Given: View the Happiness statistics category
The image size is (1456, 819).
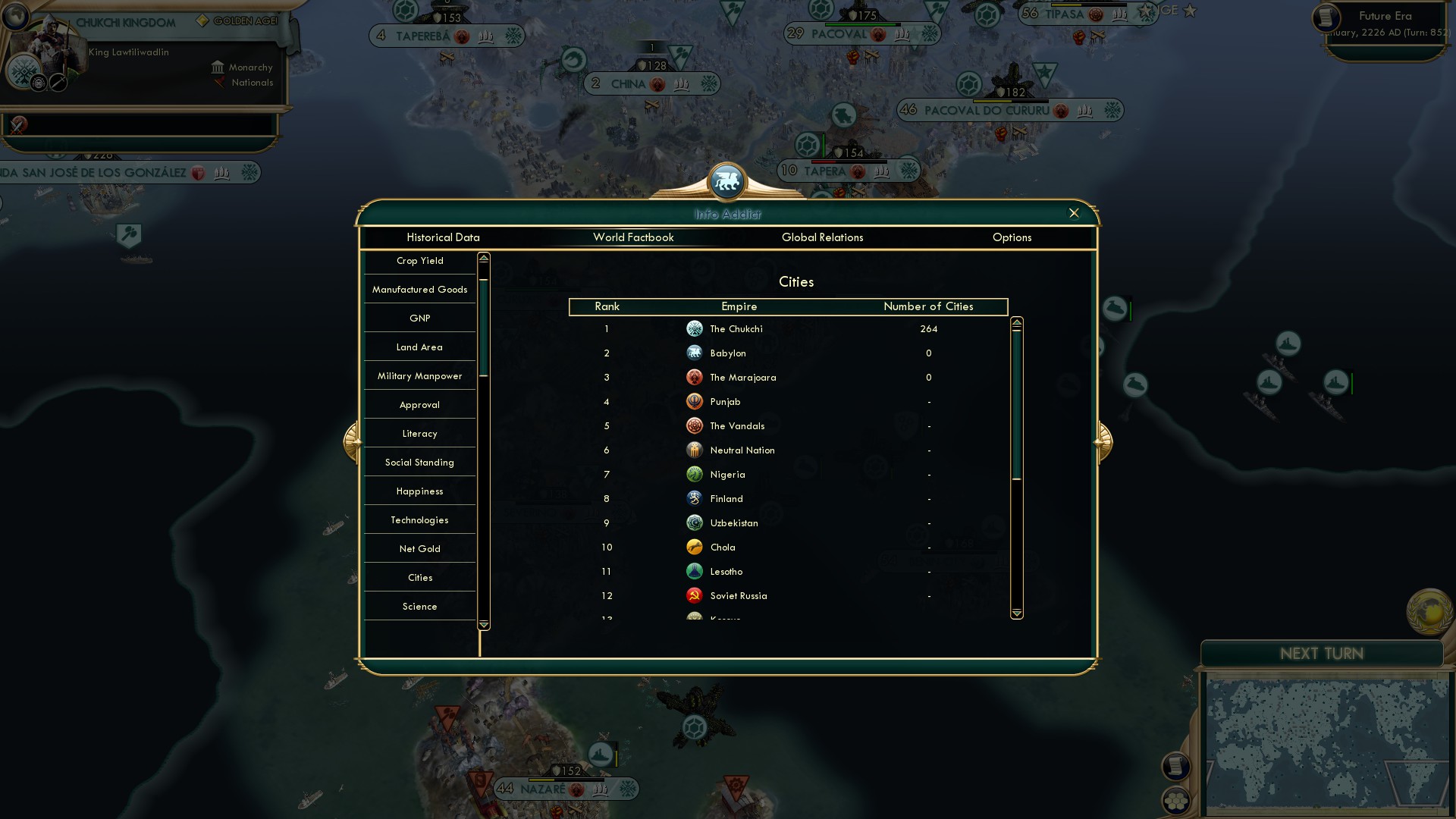Looking at the screenshot, I should [x=419, y=491].
